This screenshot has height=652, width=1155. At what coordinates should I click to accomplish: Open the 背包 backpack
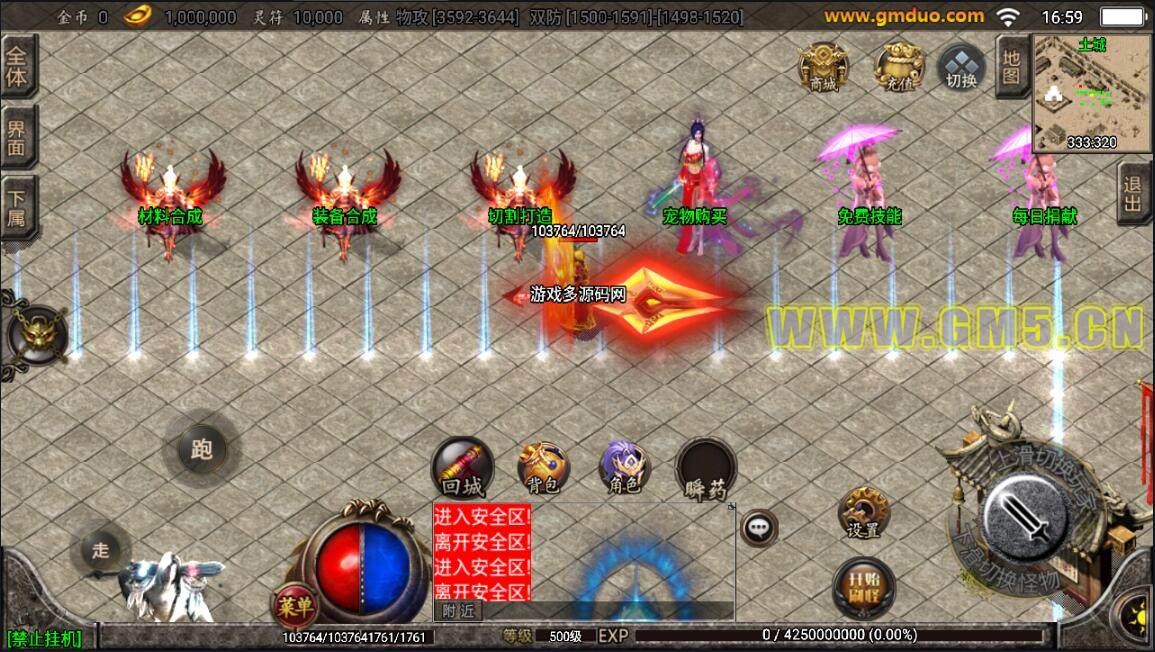[x=543, y=468]
